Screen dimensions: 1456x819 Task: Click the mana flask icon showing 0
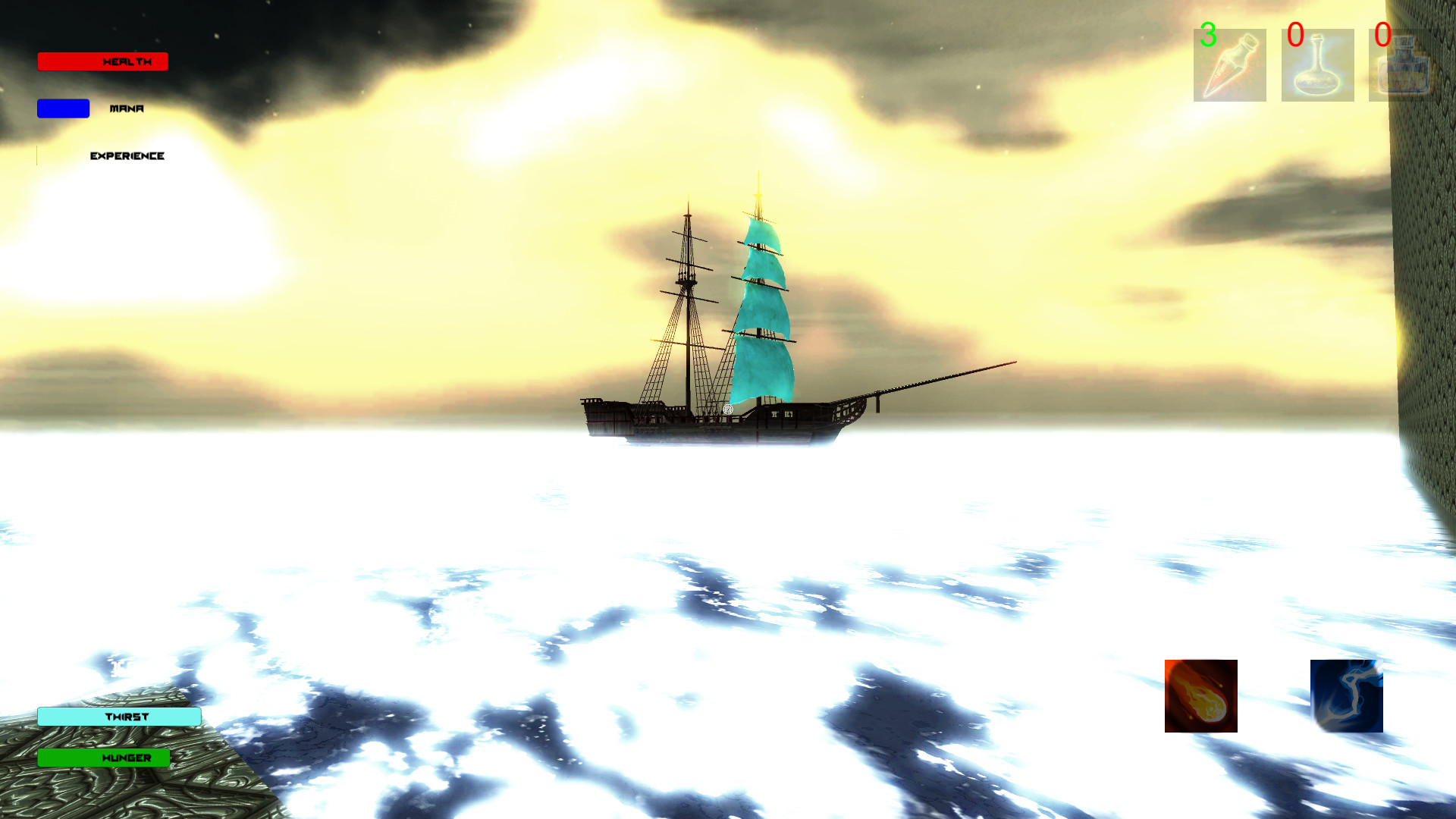[x=1316, y=64]
